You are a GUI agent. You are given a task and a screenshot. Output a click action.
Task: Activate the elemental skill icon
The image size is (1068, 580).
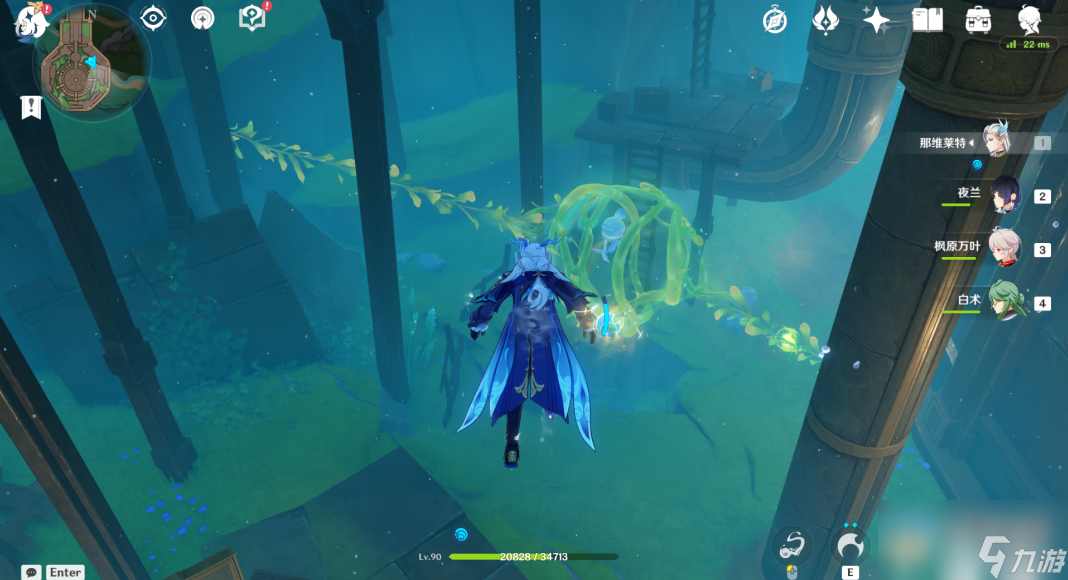(x=850, y=545)
